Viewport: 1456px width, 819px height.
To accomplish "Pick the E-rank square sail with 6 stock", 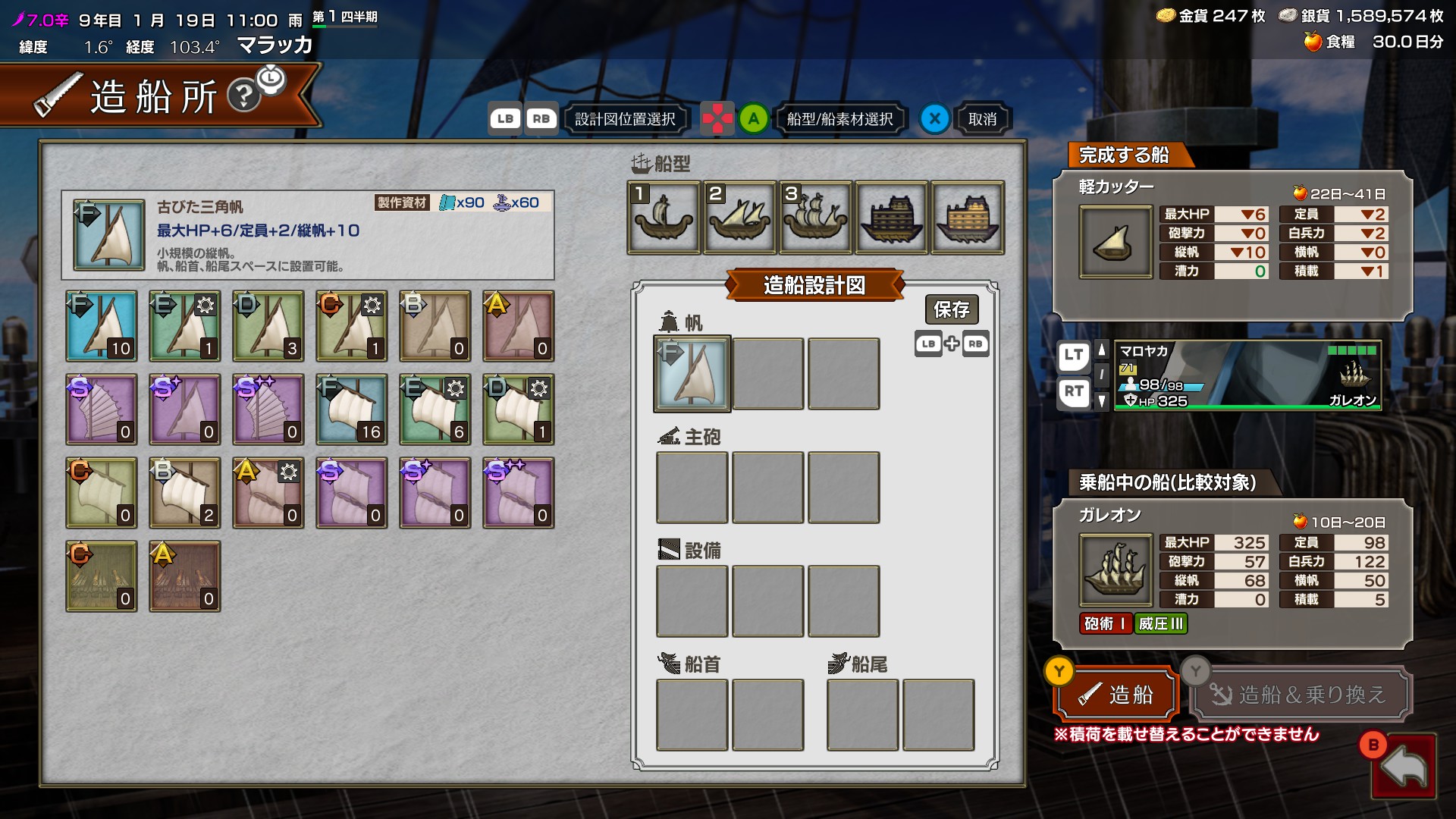I will point(435,409).
